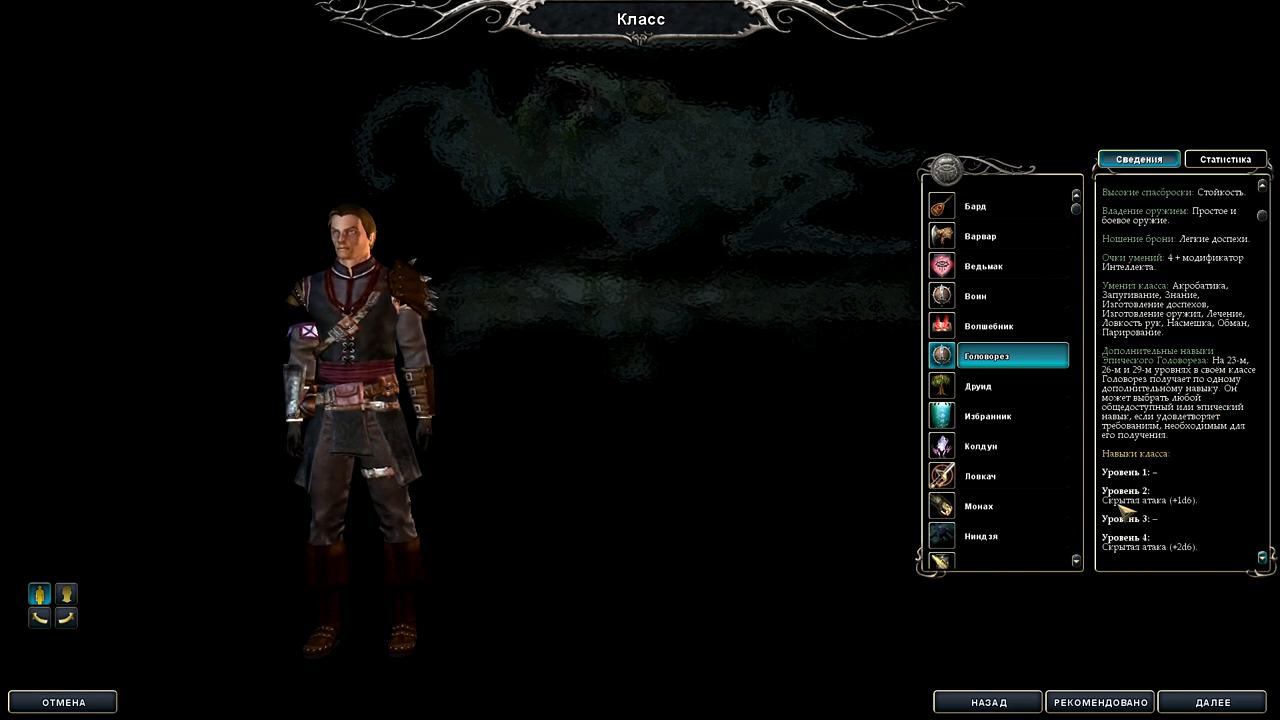Screen dimensions: 1280x720
Task: Show the full-body character view icon
Action: point(39,594)
